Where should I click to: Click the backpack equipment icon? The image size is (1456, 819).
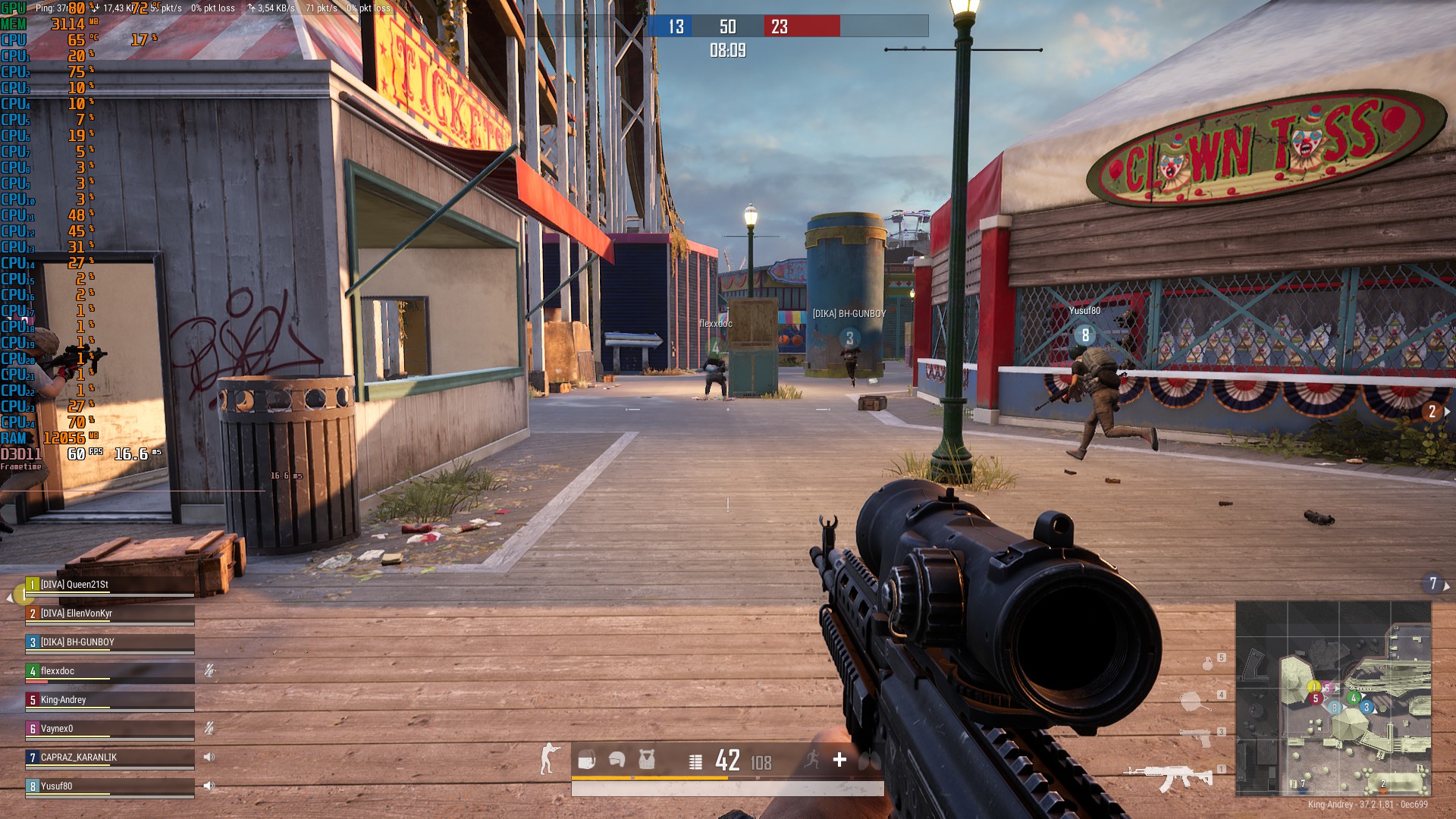[x=586, y=760]
